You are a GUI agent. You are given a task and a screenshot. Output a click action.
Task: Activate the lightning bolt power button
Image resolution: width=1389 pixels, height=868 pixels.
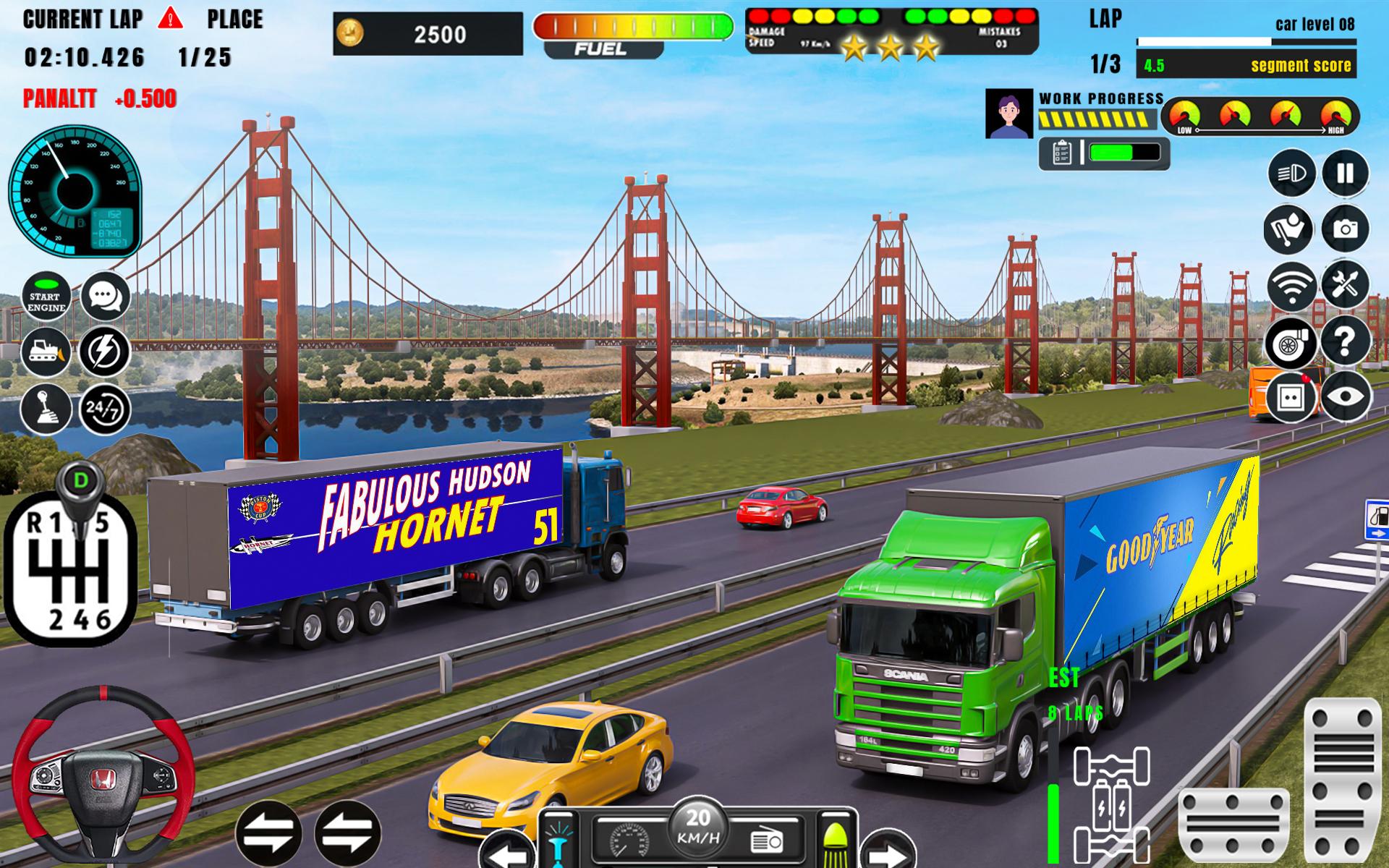[105, 352]
